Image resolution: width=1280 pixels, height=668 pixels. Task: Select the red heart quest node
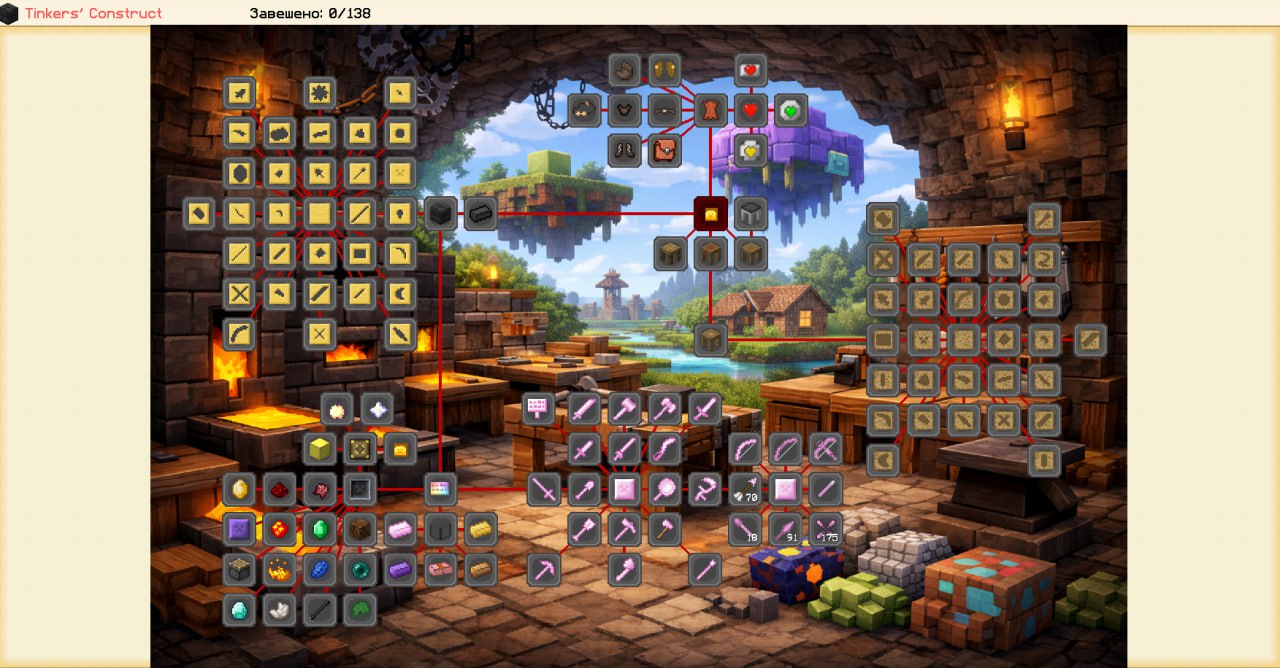(x=751, y=110)
